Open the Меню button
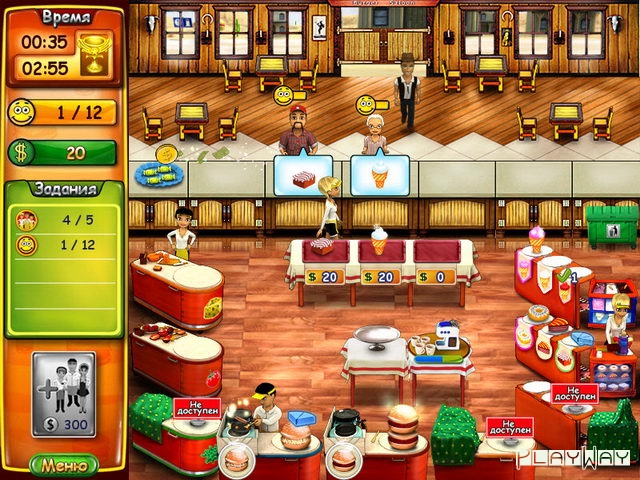 (x=63, y=464)
